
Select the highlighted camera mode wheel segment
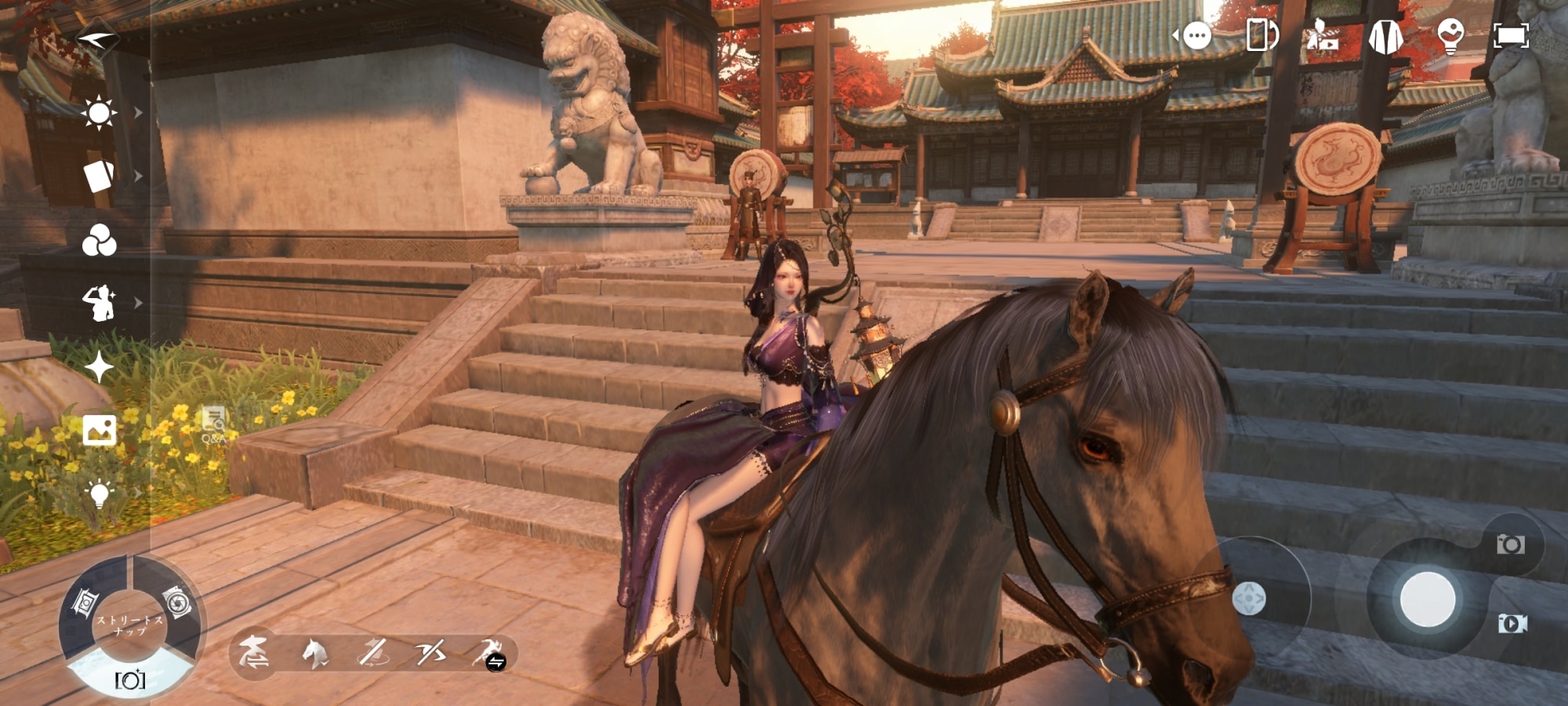[130, 678]
